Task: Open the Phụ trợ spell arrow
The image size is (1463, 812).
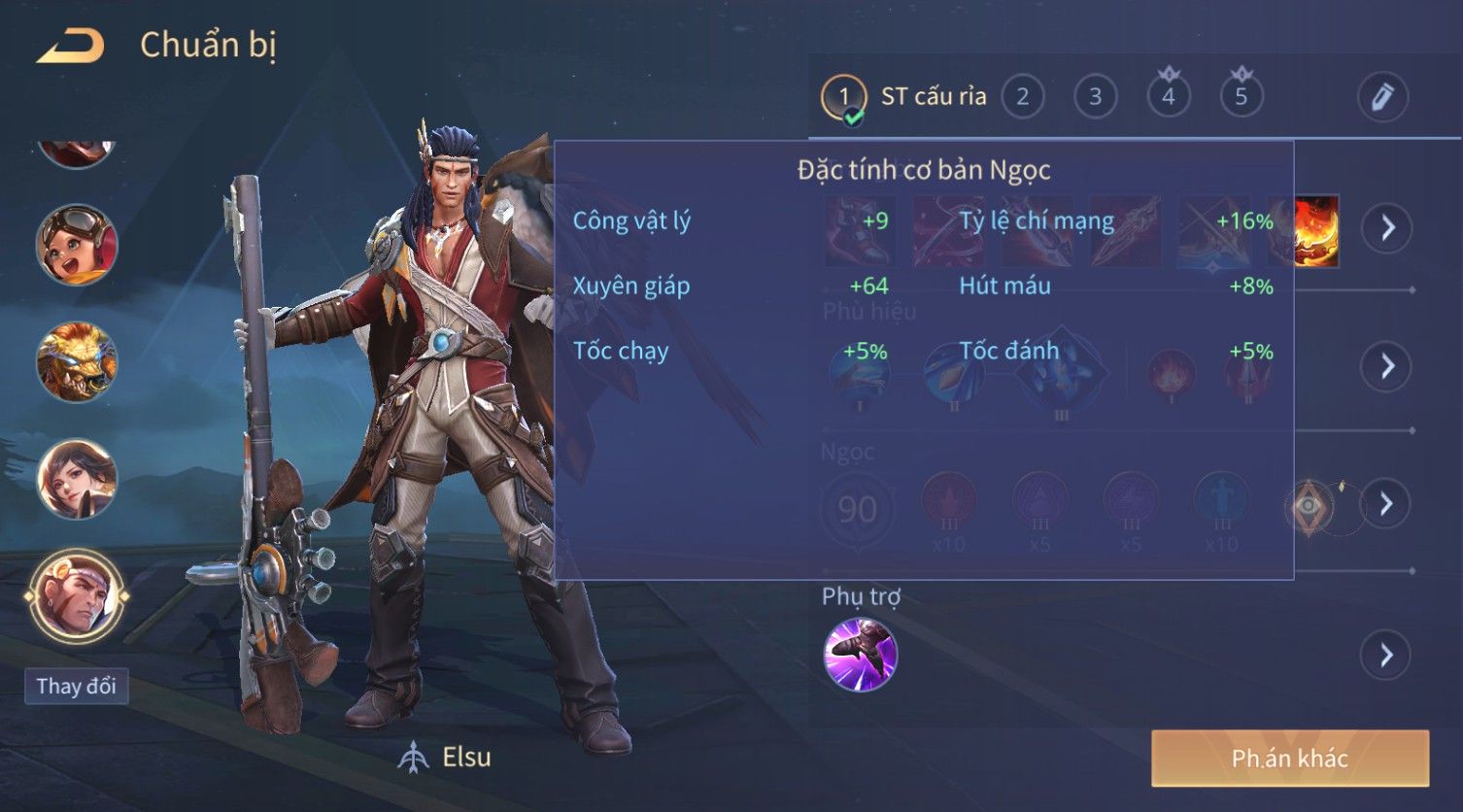Action: coord(1386,656)
